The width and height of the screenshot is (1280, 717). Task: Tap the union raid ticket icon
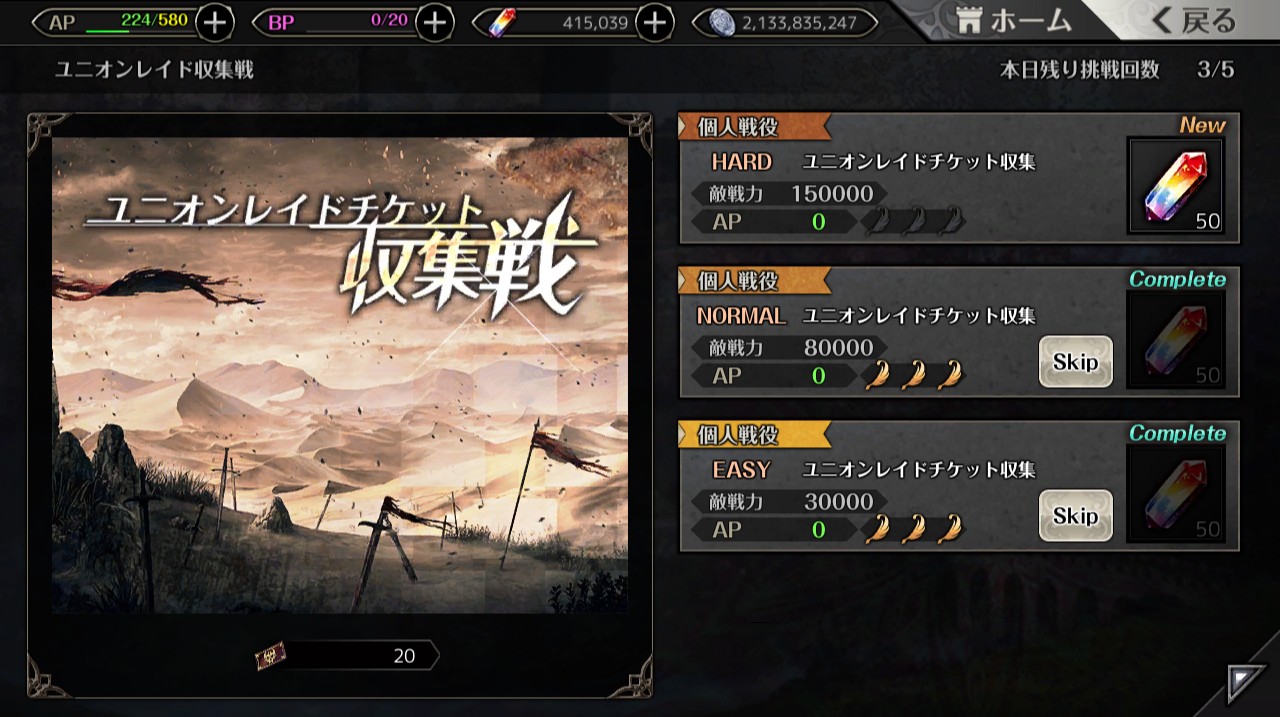pyautogui.click(x=270, y=656)
